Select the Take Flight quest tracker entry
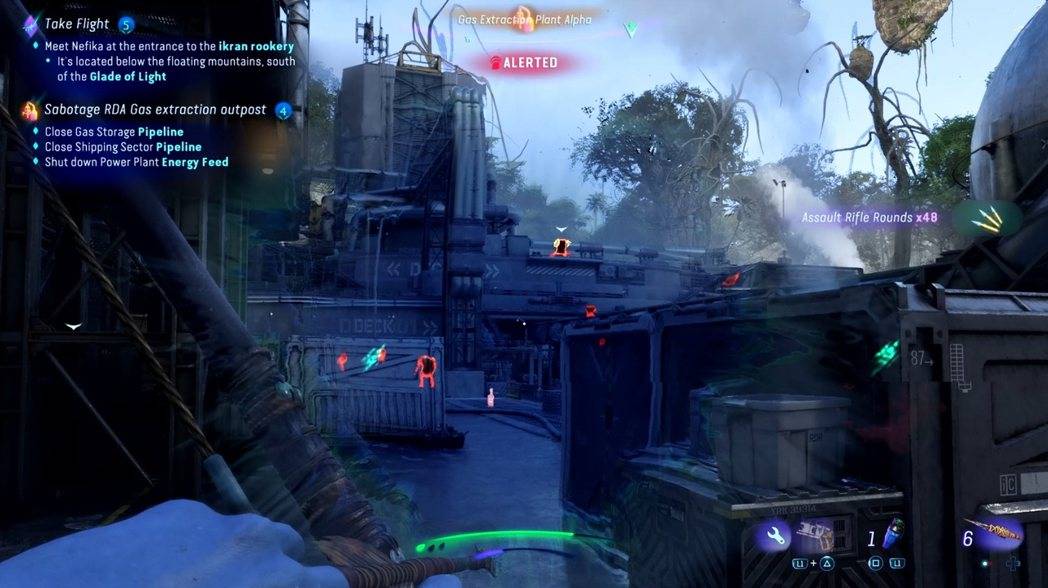 coord(77,24)
